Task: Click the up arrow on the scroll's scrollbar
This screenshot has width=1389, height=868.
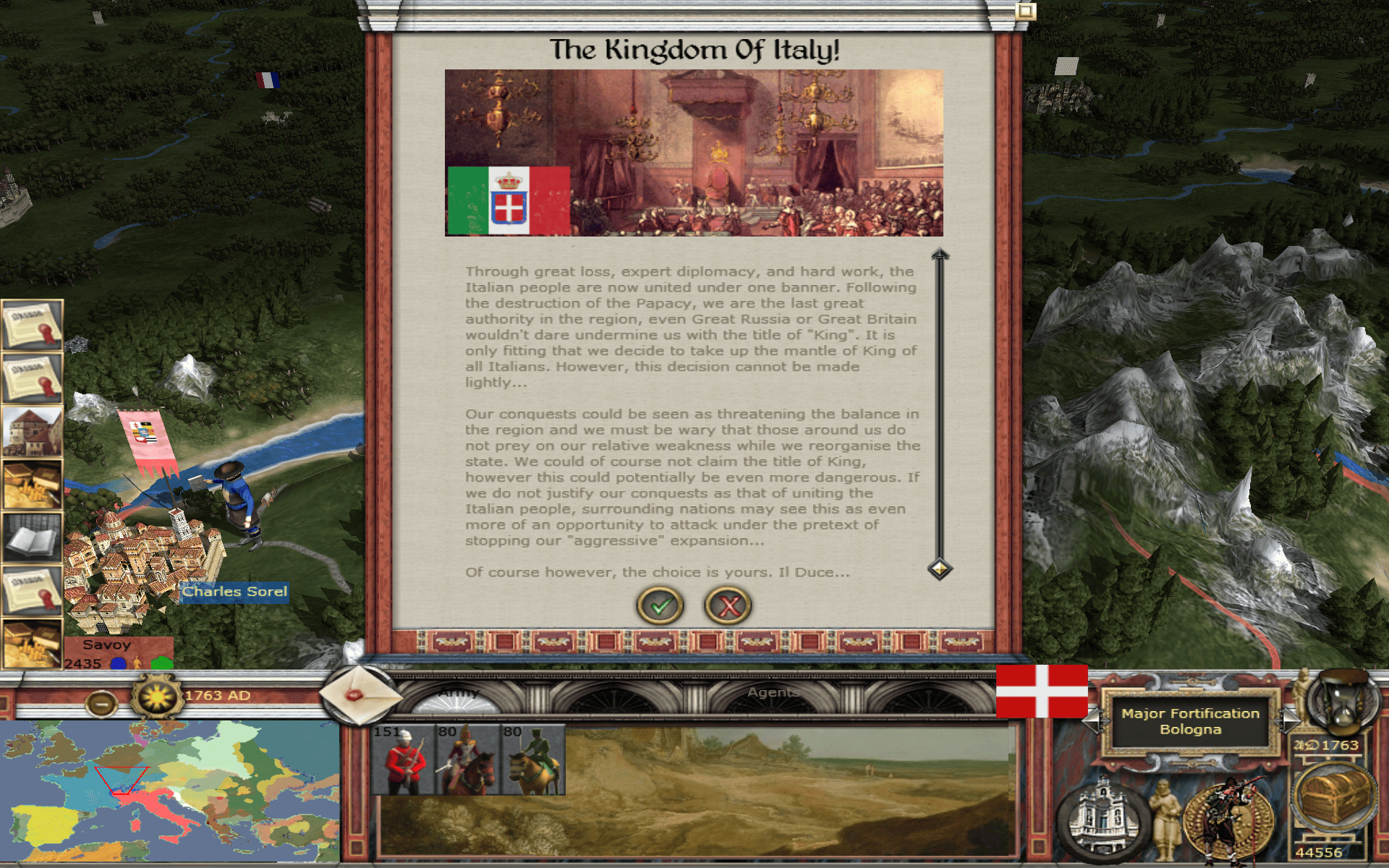Action: [x=940, y=255]
